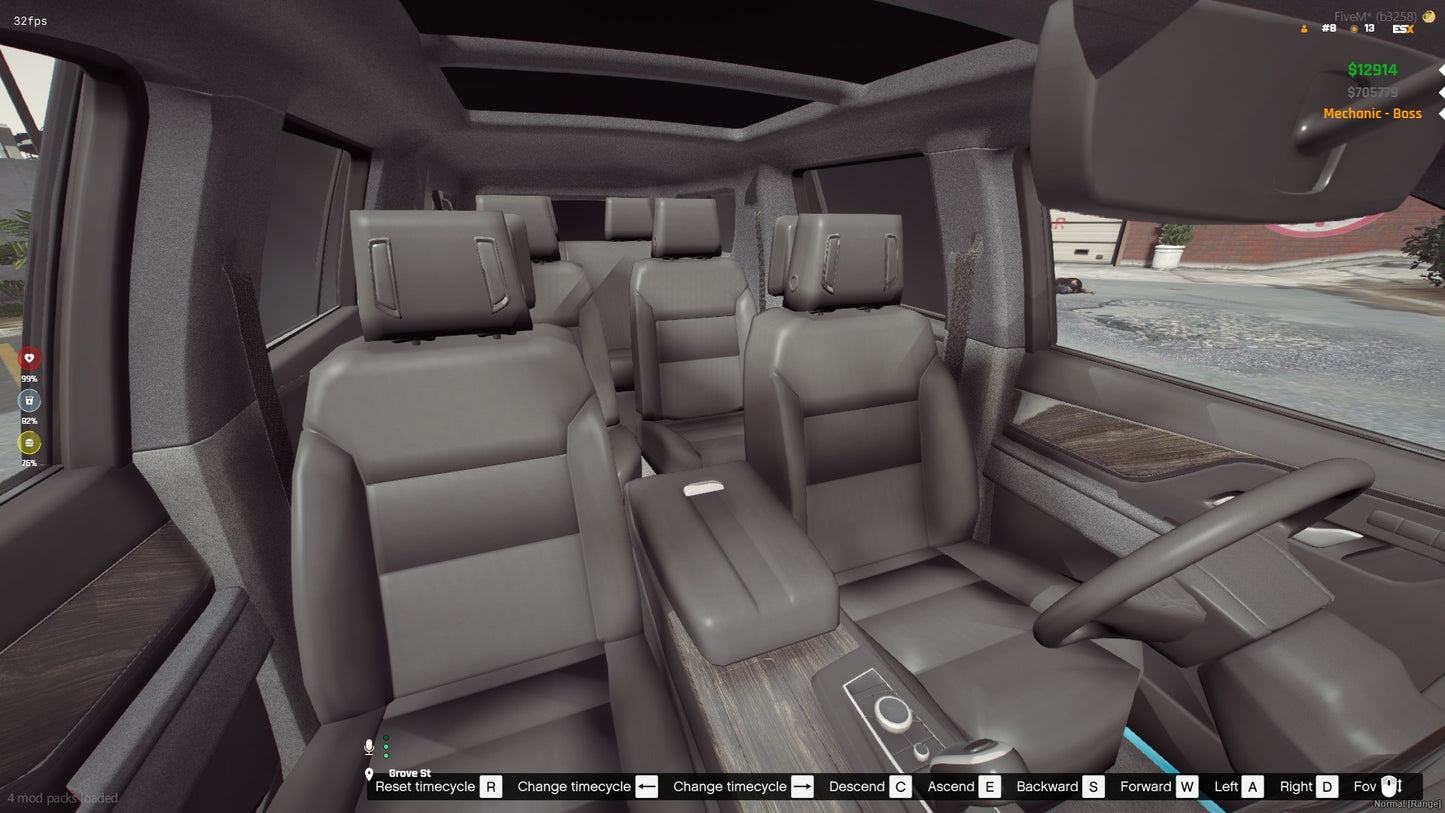The image size is (1445, 813).
Task: Click the ESX logo in the top right
Action: [1403, 28]
